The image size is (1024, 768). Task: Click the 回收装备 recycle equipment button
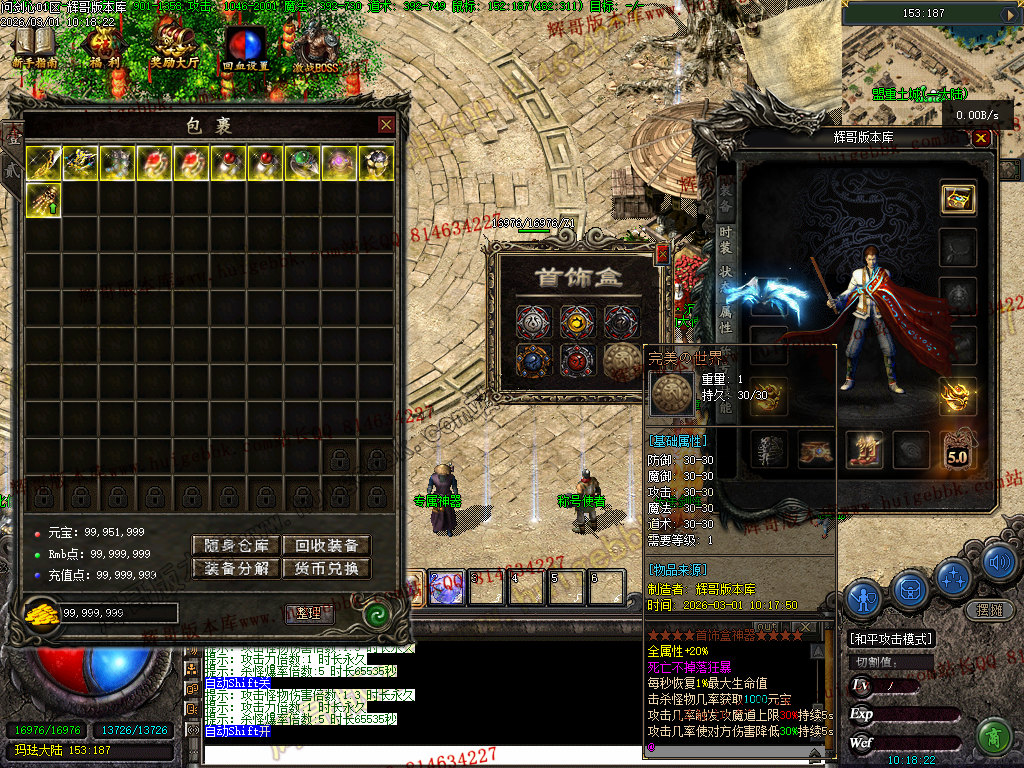(x=325, y=545)
